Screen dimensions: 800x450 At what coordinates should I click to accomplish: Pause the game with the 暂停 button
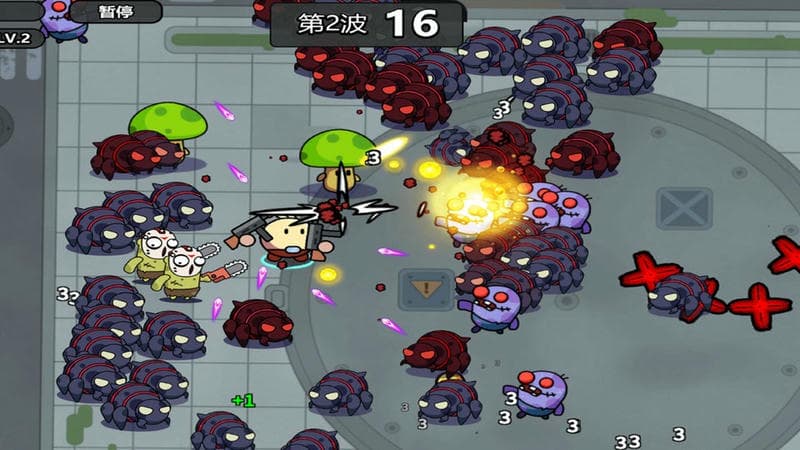pos(117,12)
